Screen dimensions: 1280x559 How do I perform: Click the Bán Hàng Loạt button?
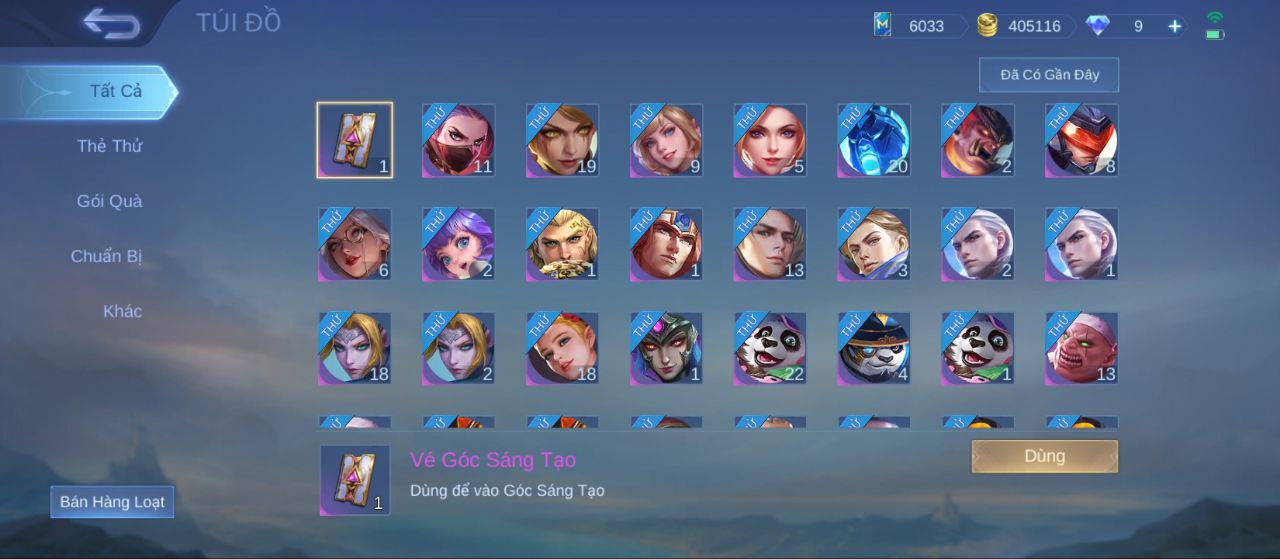pos(112,502)
